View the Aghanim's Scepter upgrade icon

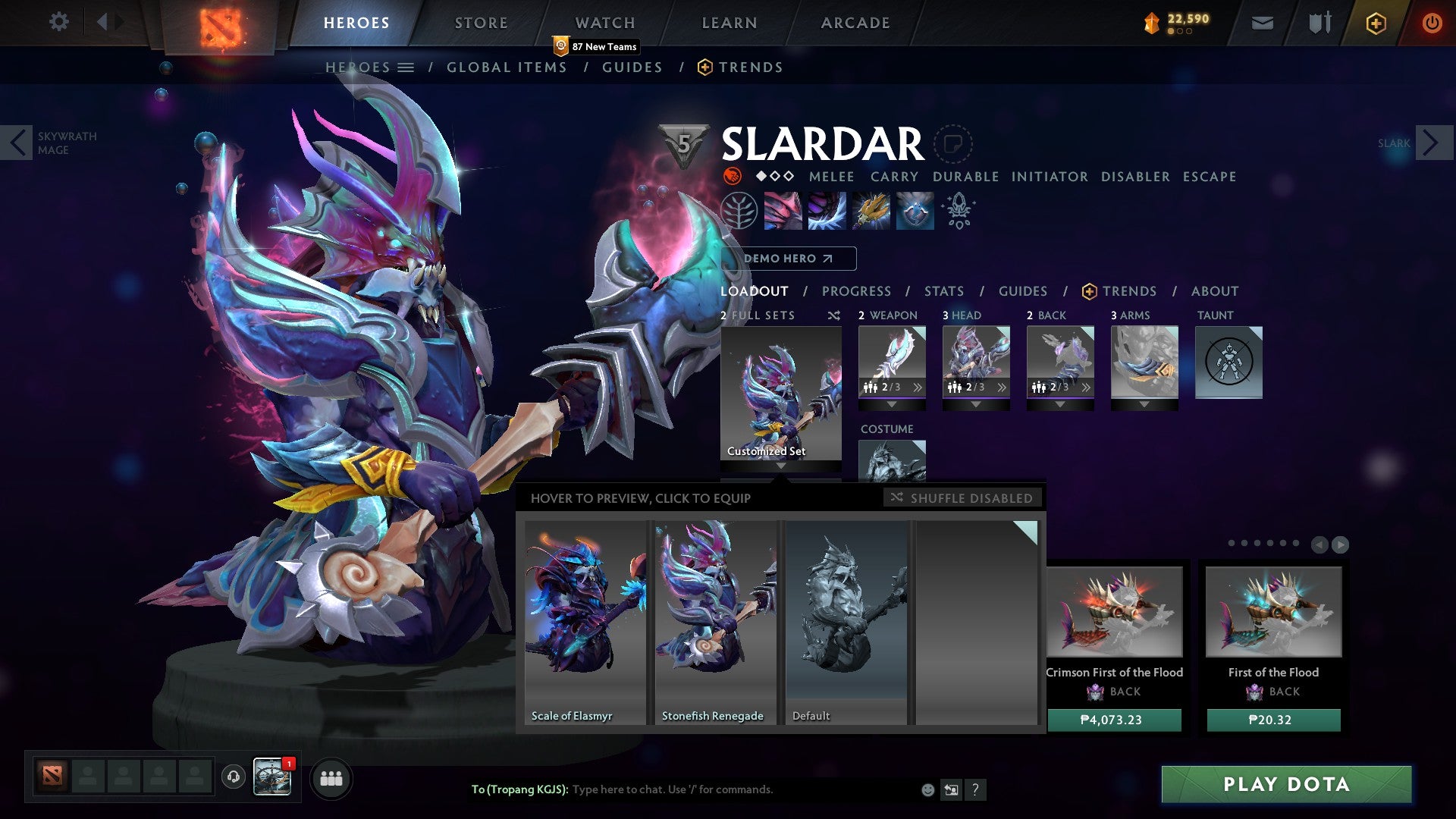[x=958, y=212]
